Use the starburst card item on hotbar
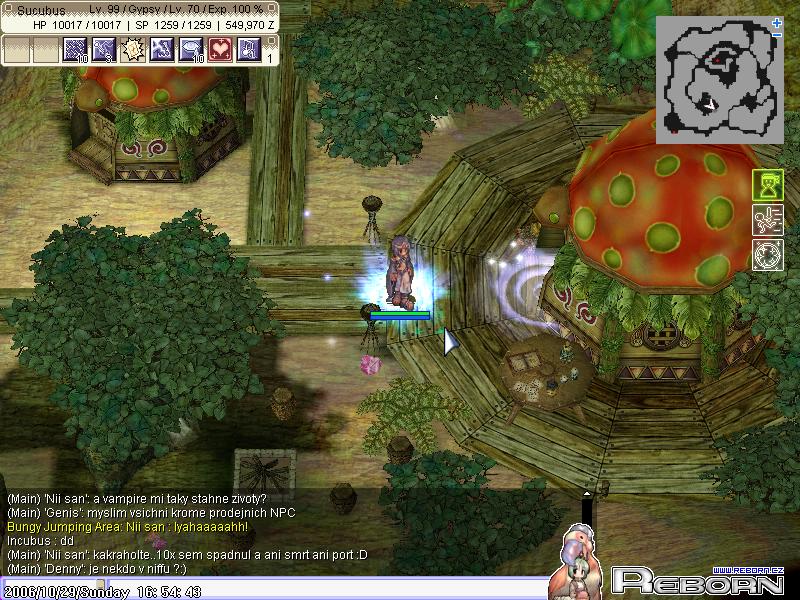This screenshot has width=800, height=600. (133, 49)
